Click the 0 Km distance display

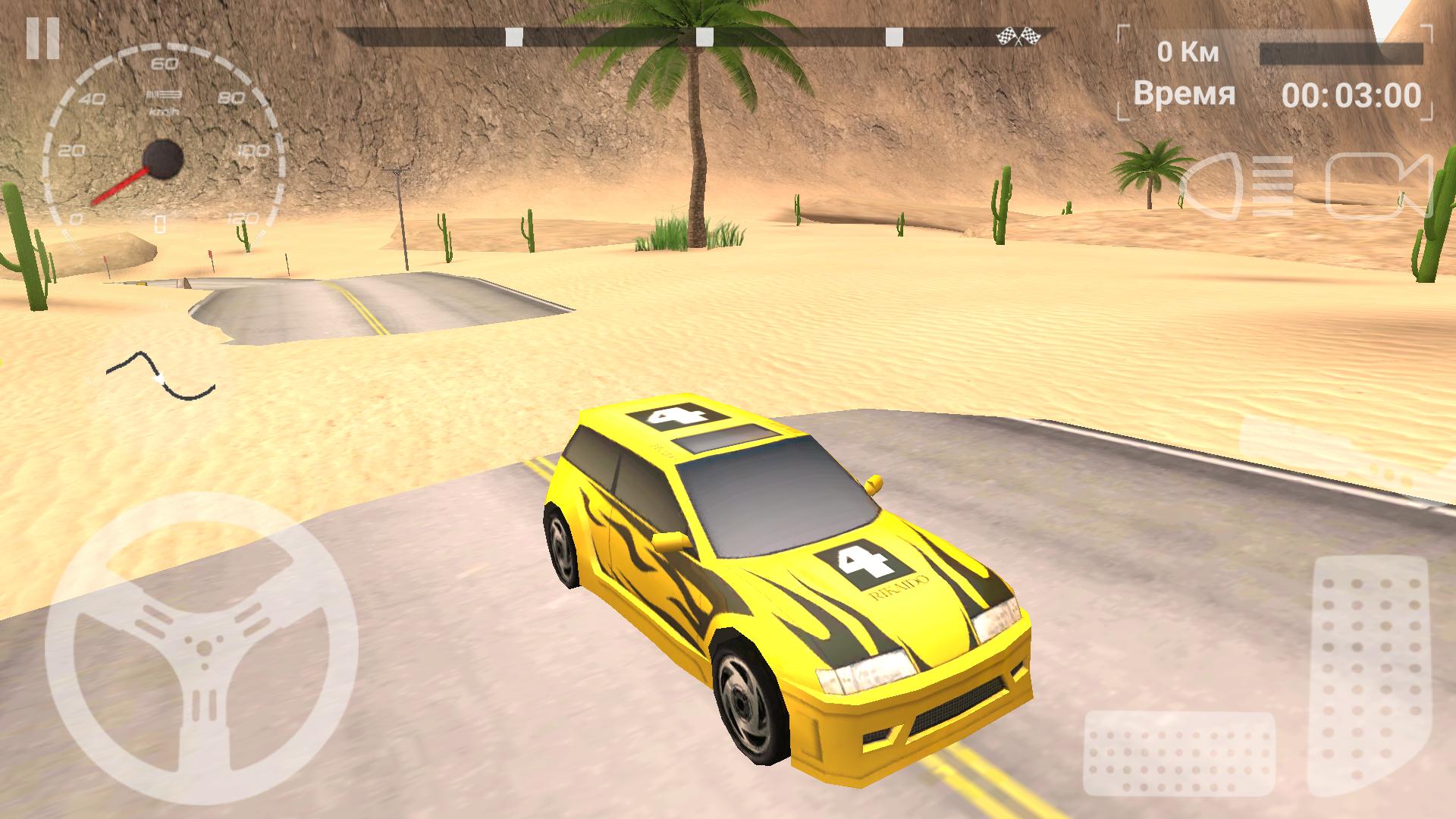coord(1188,52)
